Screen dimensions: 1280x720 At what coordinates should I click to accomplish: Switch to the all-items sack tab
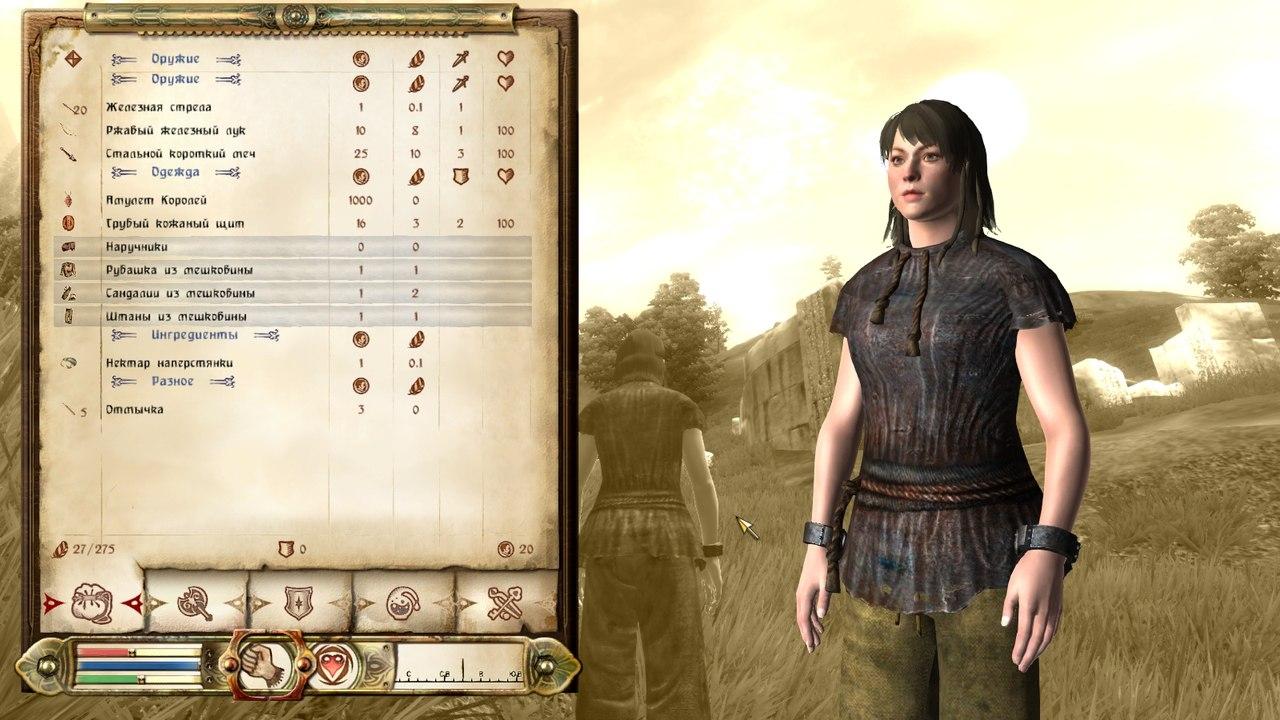91,603
